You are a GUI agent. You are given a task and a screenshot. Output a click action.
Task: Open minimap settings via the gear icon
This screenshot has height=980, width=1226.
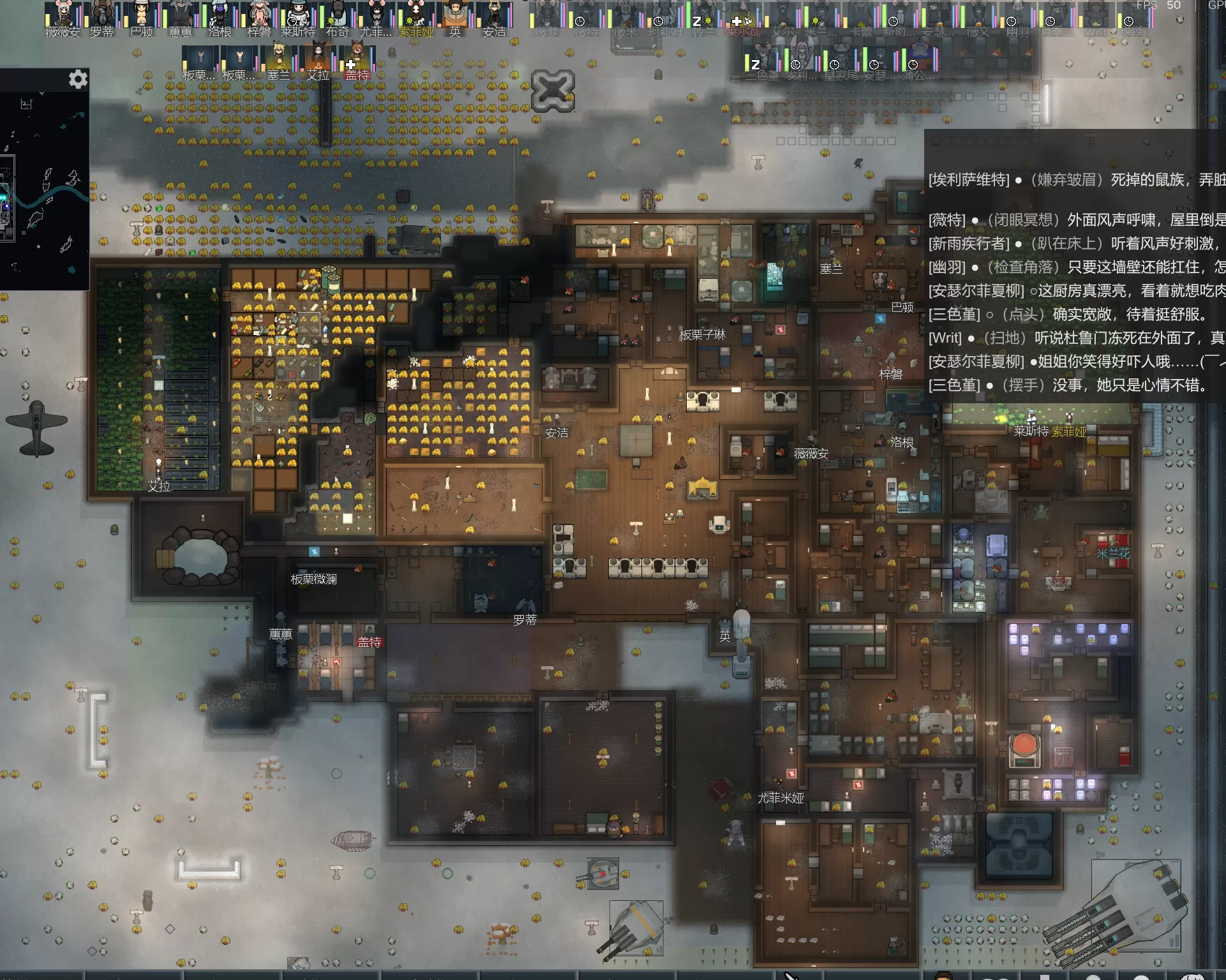[x=78, y=80]
